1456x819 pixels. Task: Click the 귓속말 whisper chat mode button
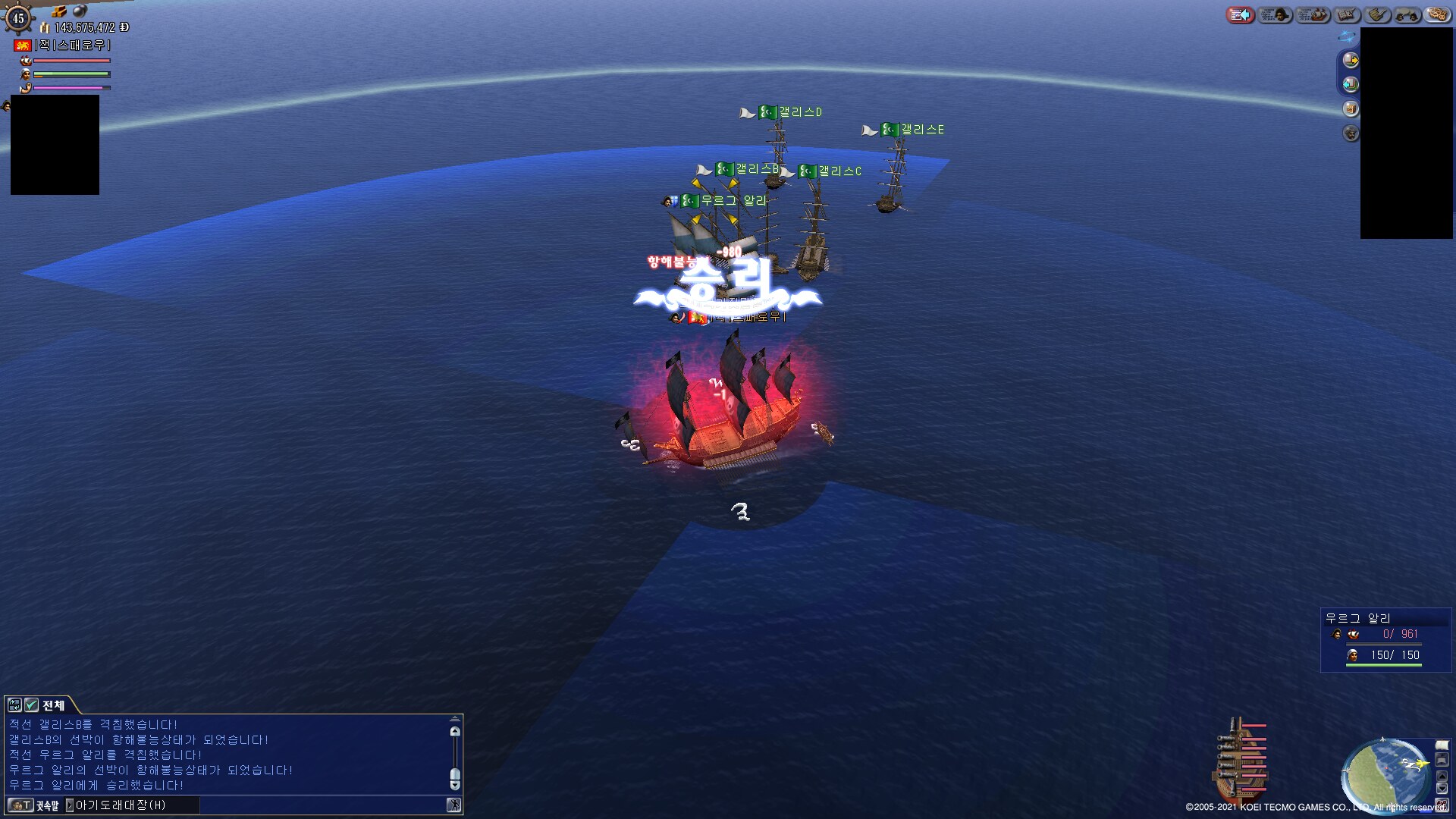[47, 805]
